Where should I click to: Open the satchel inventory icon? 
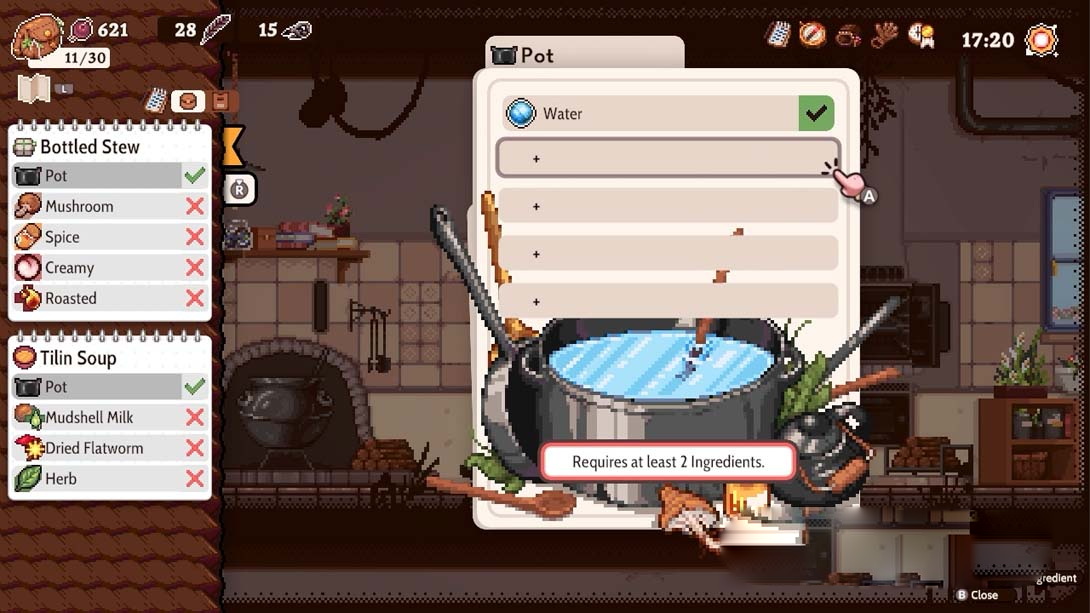(36, 38)
